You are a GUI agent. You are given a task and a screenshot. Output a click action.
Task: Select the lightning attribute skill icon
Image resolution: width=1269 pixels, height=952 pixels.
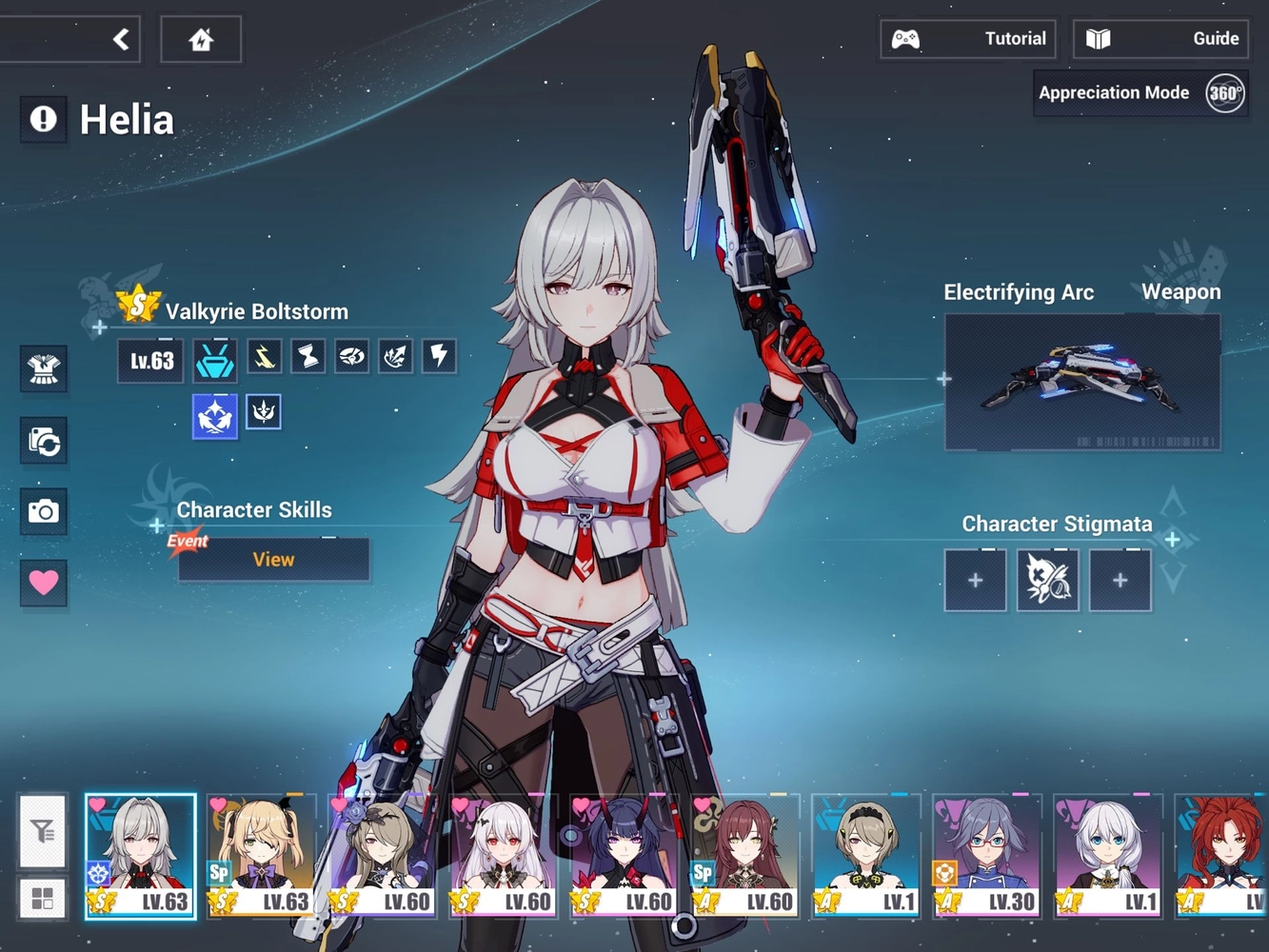click(x=438, y=356)
